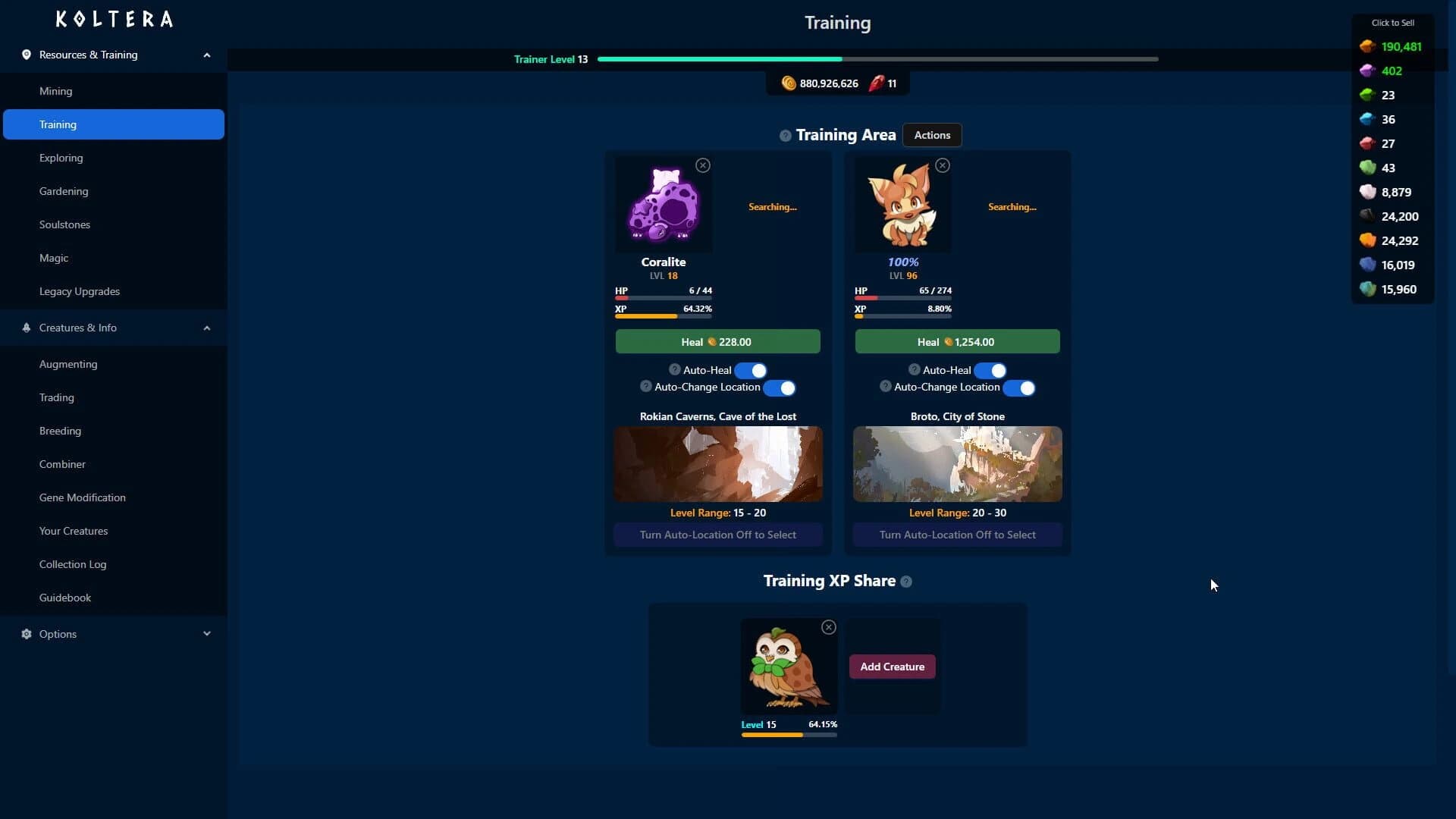Open the Training Area help question mark
Viewport: 1456px width, 819px height.
[786, 135]
